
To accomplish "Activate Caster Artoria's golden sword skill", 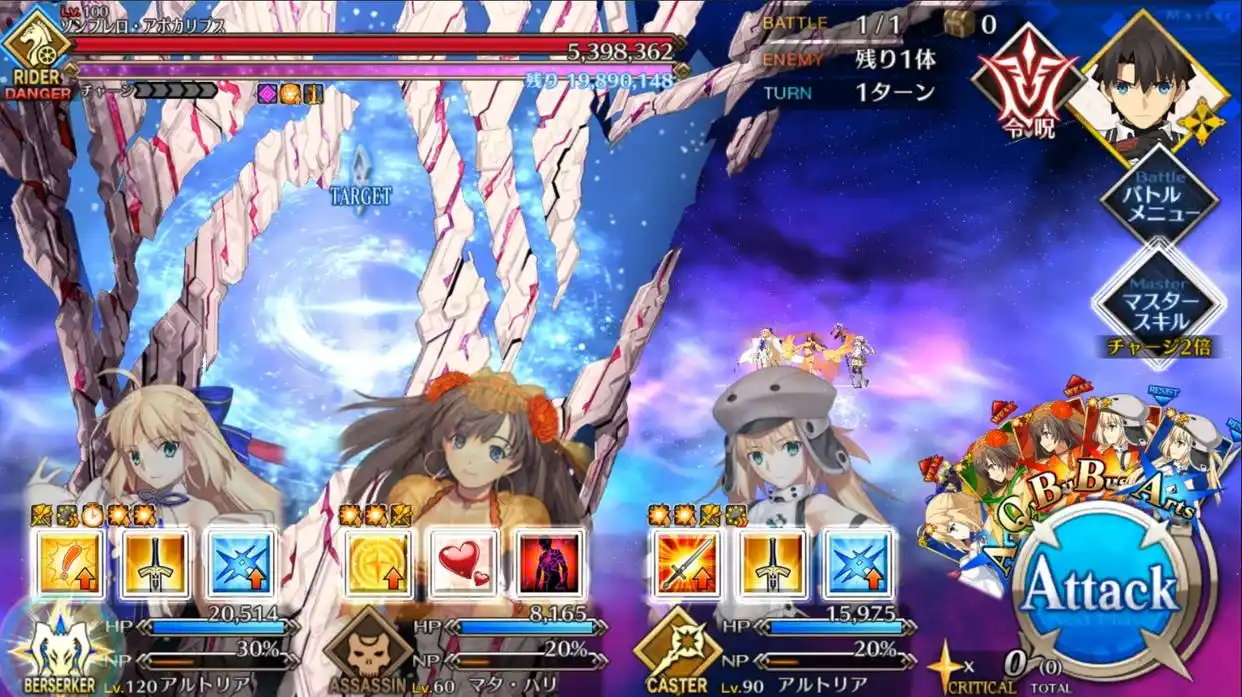I will pos(773,563).
